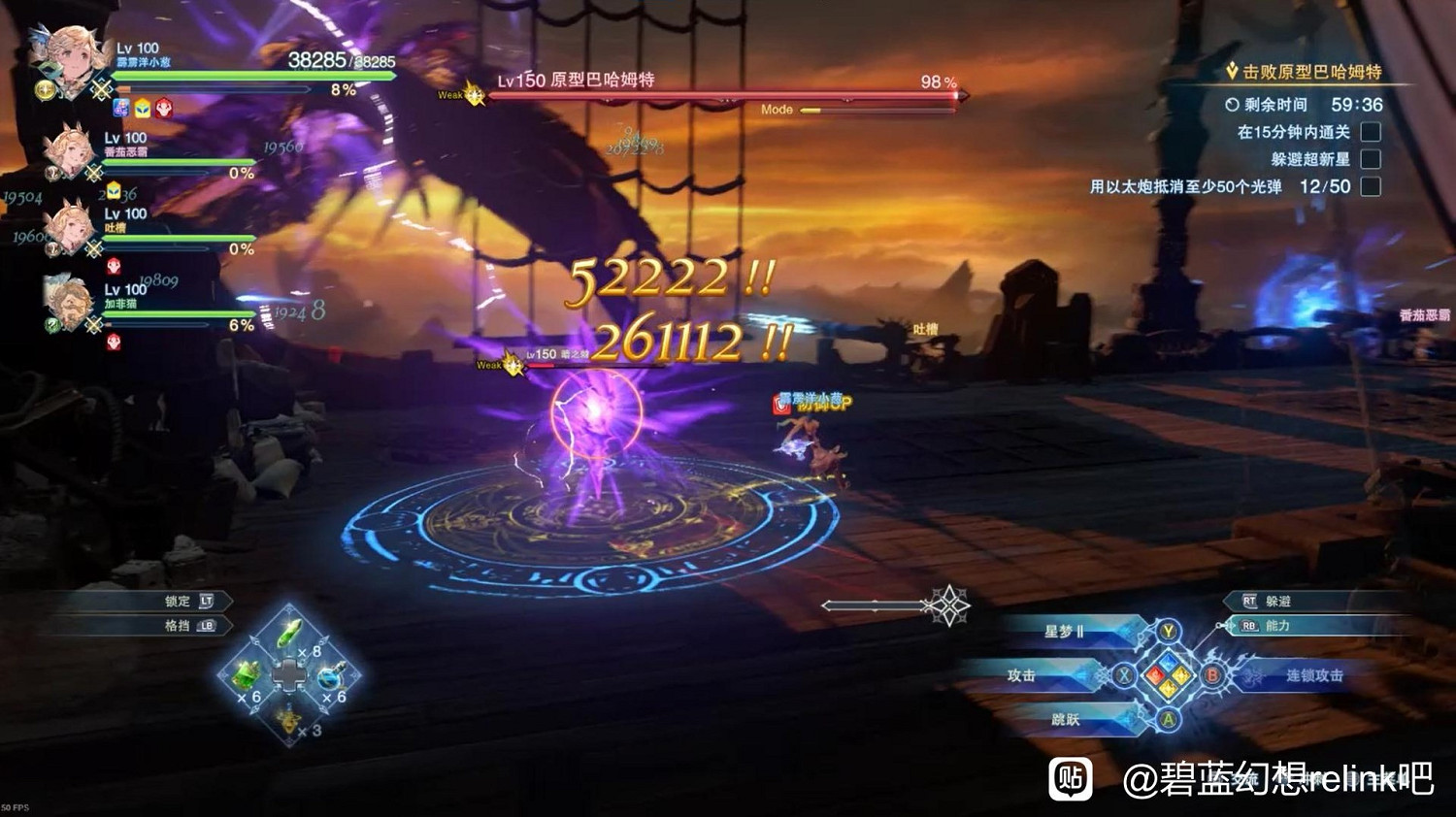Click the green crystal item in the wheel
1456x817 pixels.
point(245,675)
